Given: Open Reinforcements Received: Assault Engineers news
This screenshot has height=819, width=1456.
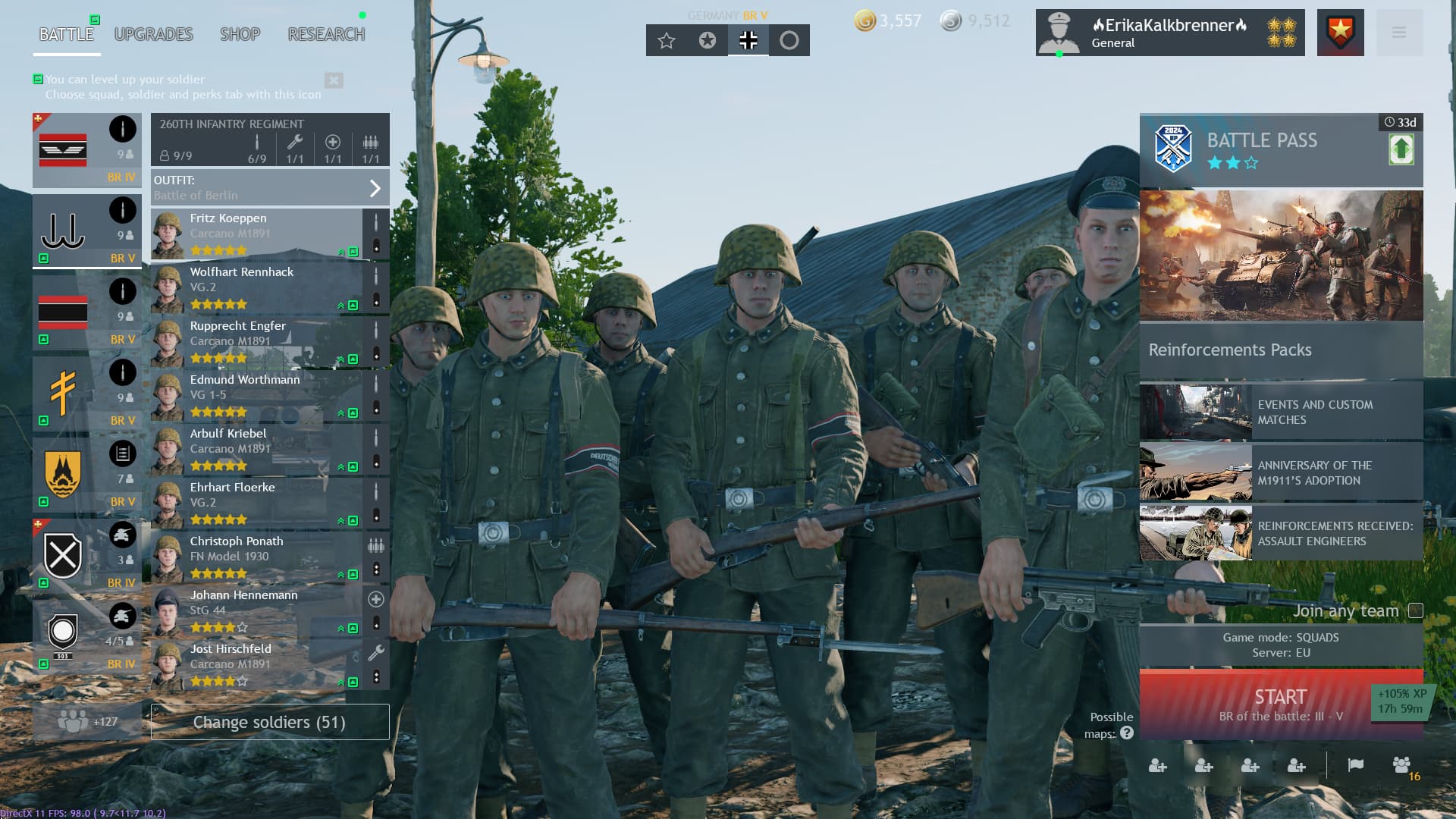Looking at the screenshot, I should click(x=1280, y=533).
